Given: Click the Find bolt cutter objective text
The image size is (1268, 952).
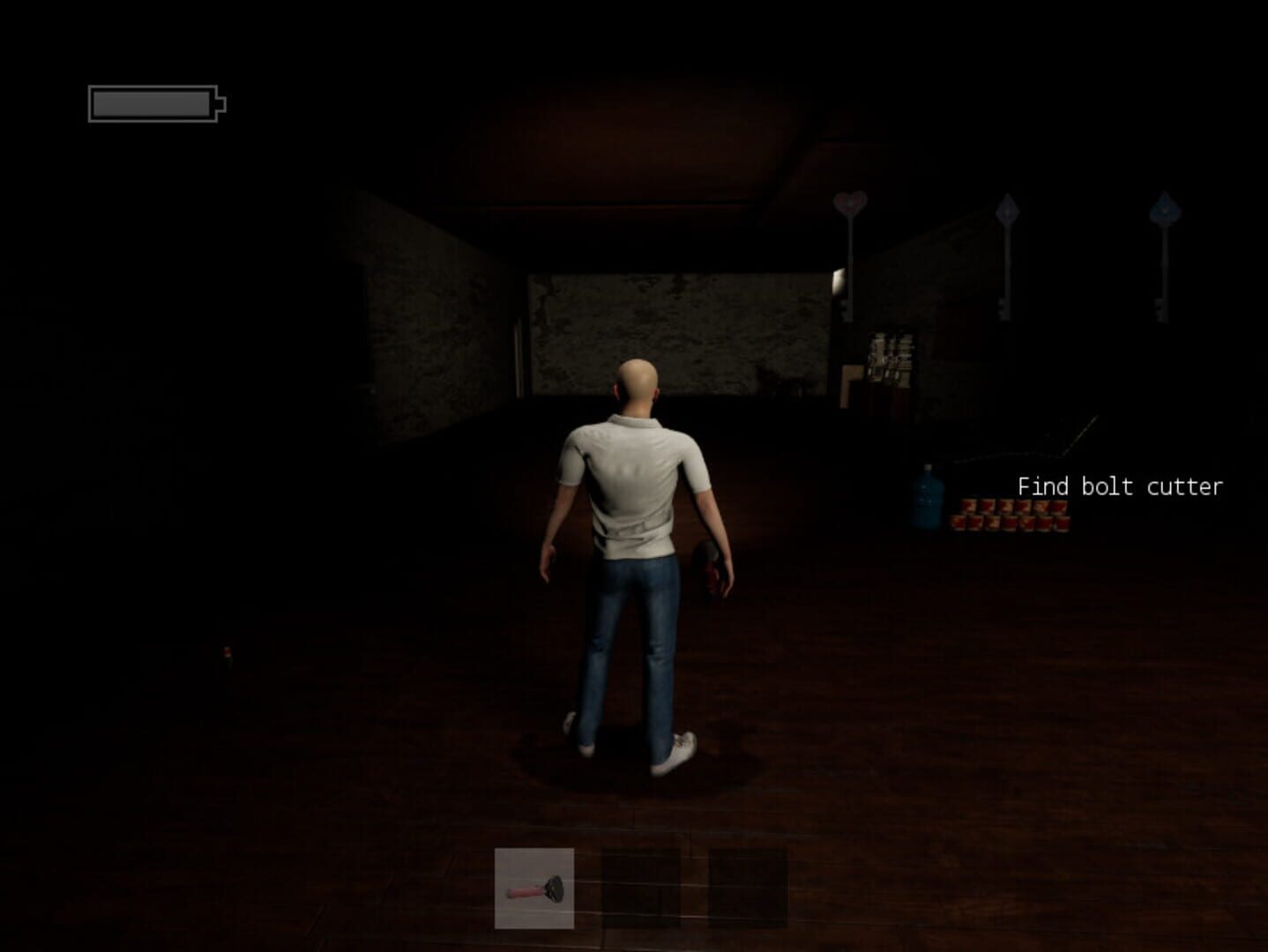Looking at the screenshot, I should pyautogui.click(x=1120, y=487).
